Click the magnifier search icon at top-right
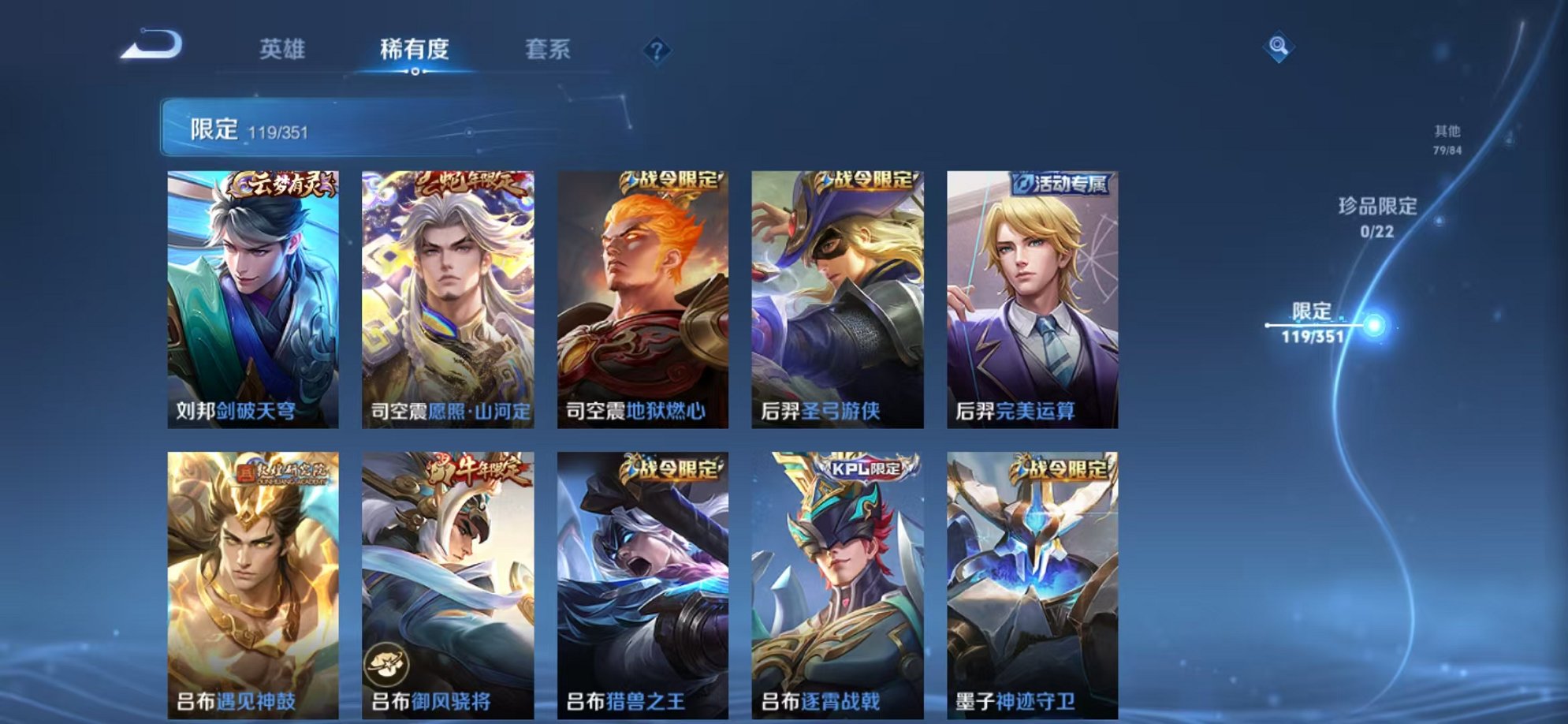This screenshot has height=724, width=1568. (x=1277, y=46)
